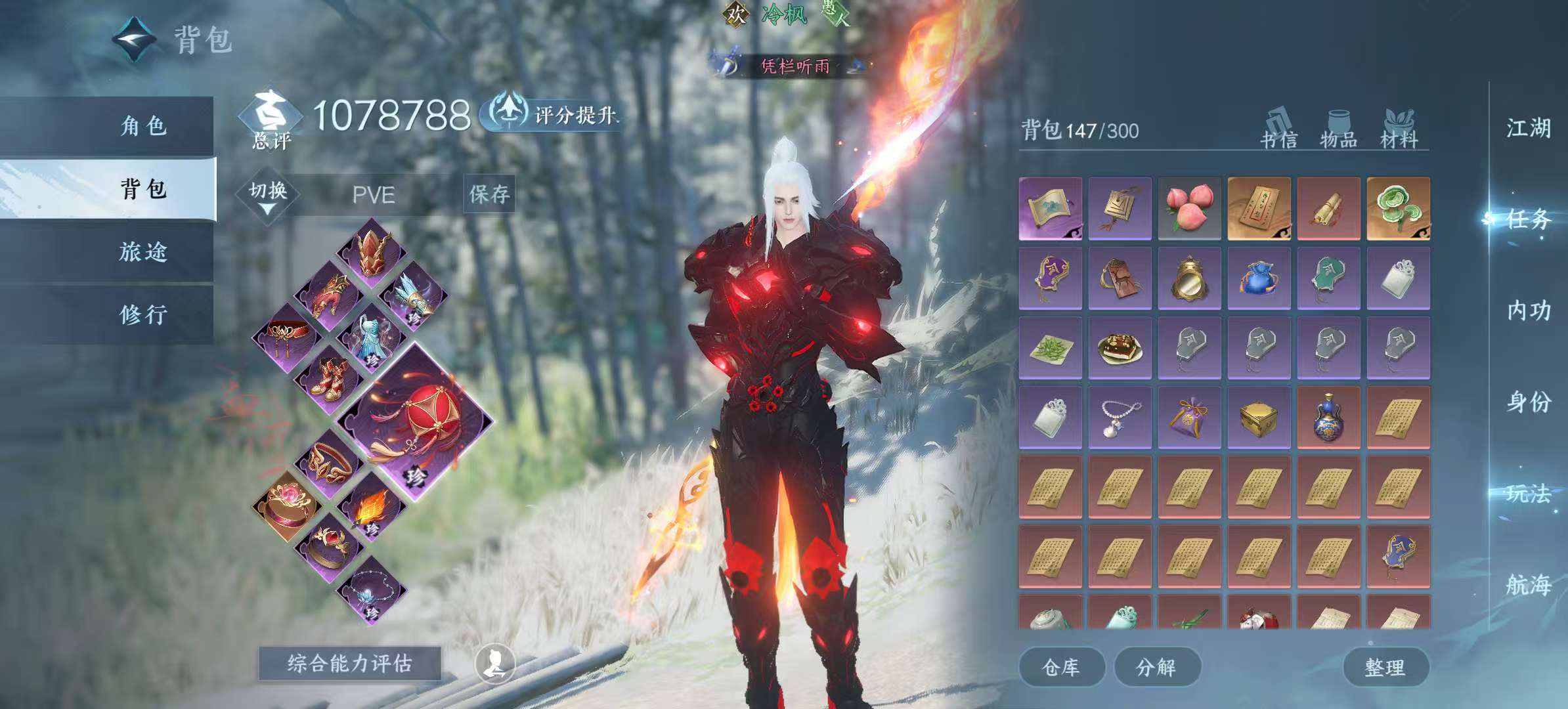
Task: Open 综合能力评估 ability assessment
Action: (349, 664)
